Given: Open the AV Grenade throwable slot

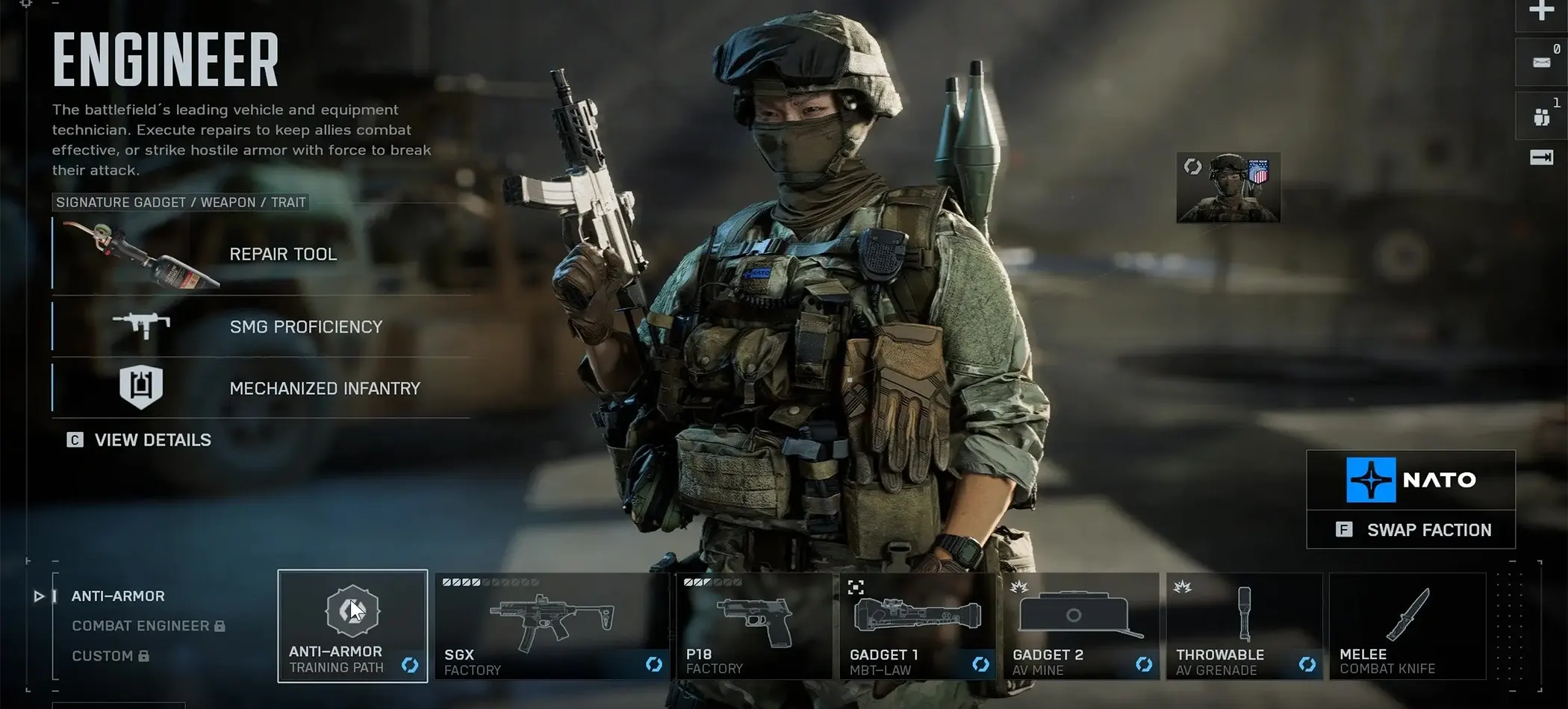Looking at the screenshot, I should [x=1244, y=625].
